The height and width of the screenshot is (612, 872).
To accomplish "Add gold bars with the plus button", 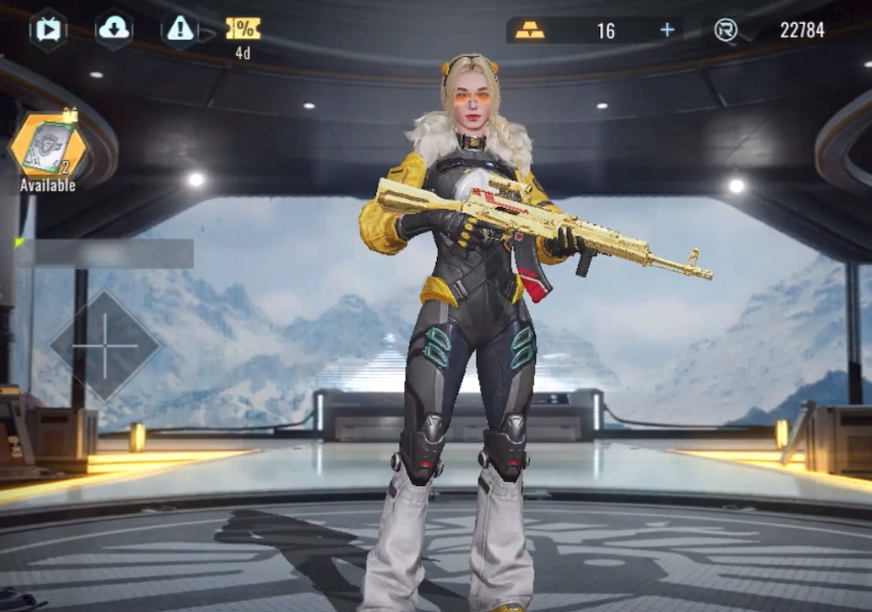I will (x=667, y=30).
